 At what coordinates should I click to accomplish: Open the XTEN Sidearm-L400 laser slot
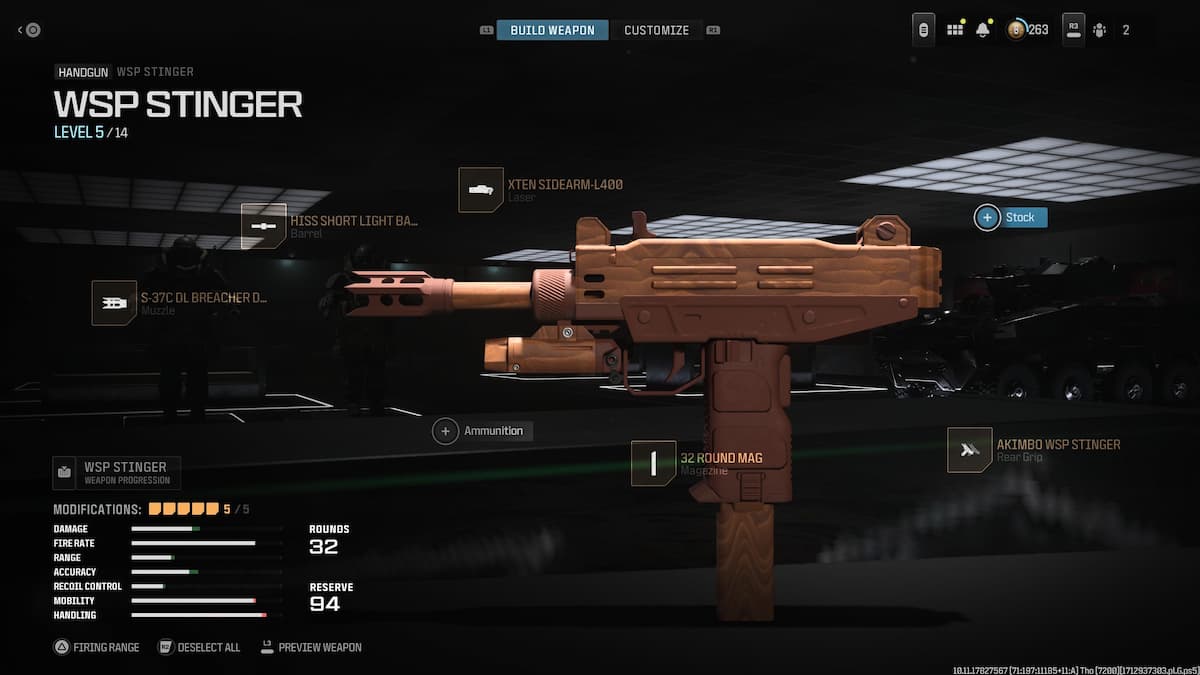pyautogui.click(x=480, y=190)
